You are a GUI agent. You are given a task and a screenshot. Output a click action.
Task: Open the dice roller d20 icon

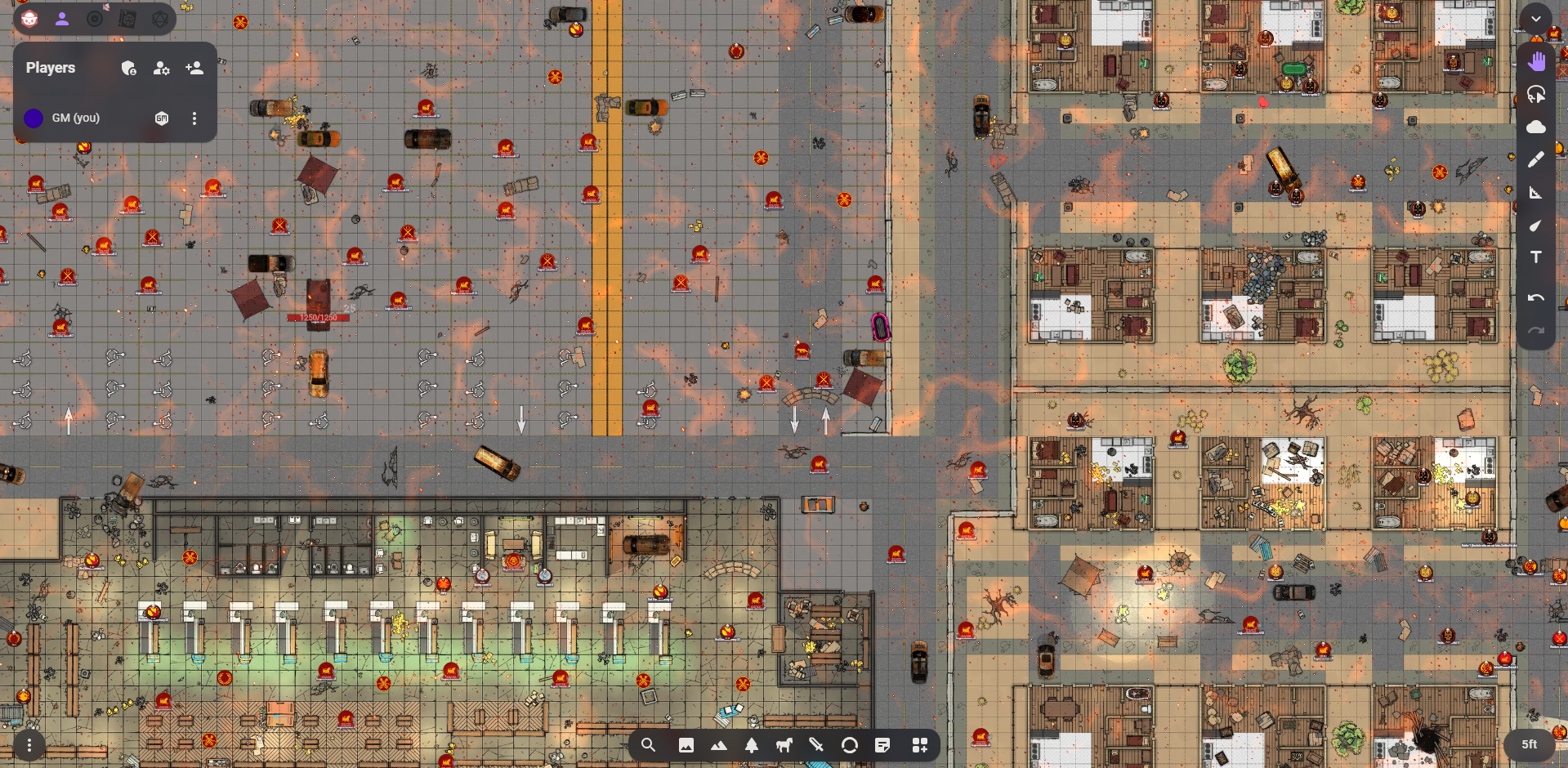(x=160, y=19)
